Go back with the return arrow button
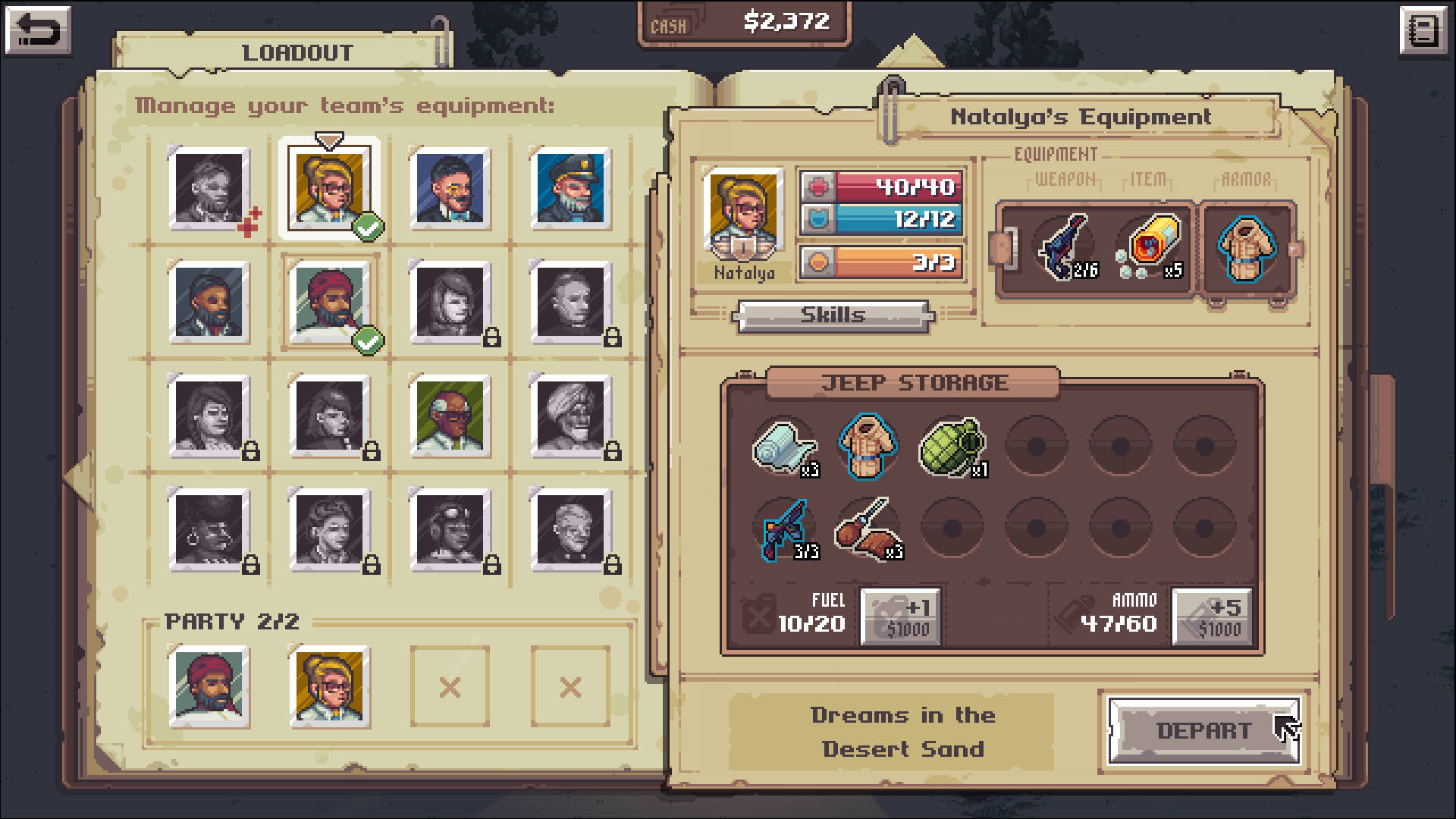Viewport: 1456px width, 819px height. [38, 31]
